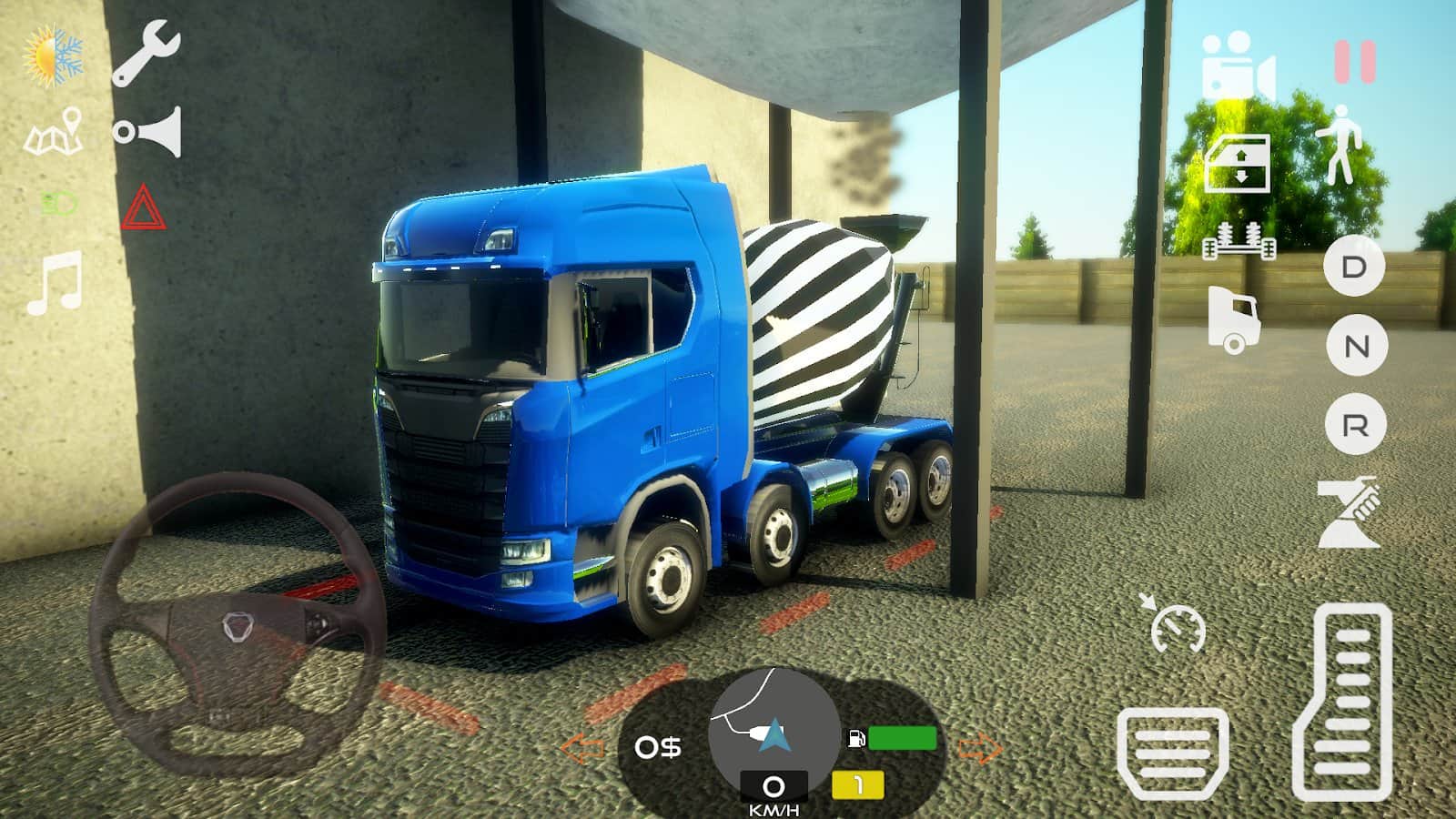The image size is (1456, 819).
Task: Step on the accelerator pedal
Action: (x=1343, y=701)
